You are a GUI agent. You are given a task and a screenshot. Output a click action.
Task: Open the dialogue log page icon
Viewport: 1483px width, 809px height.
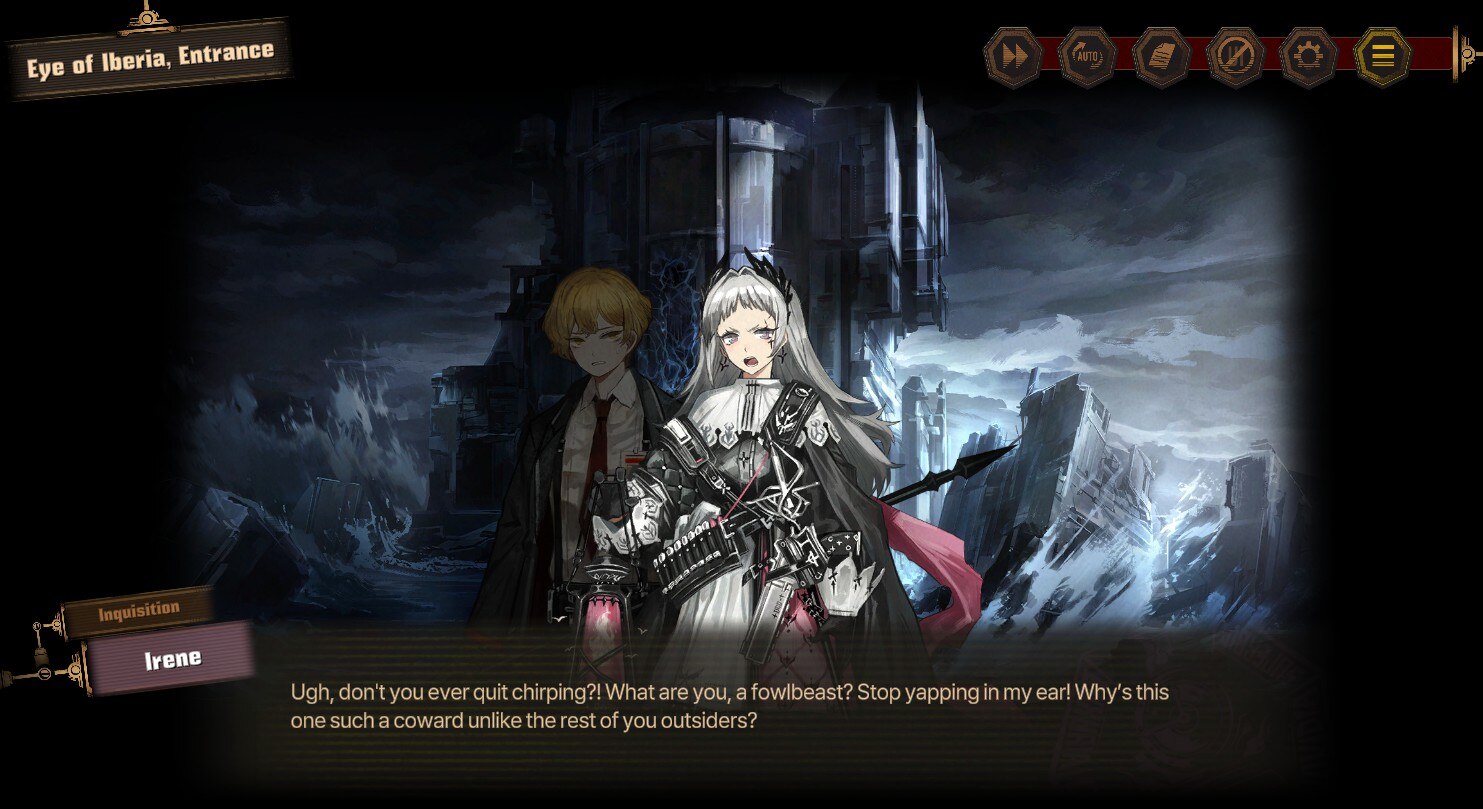(x=1161, y=57)
